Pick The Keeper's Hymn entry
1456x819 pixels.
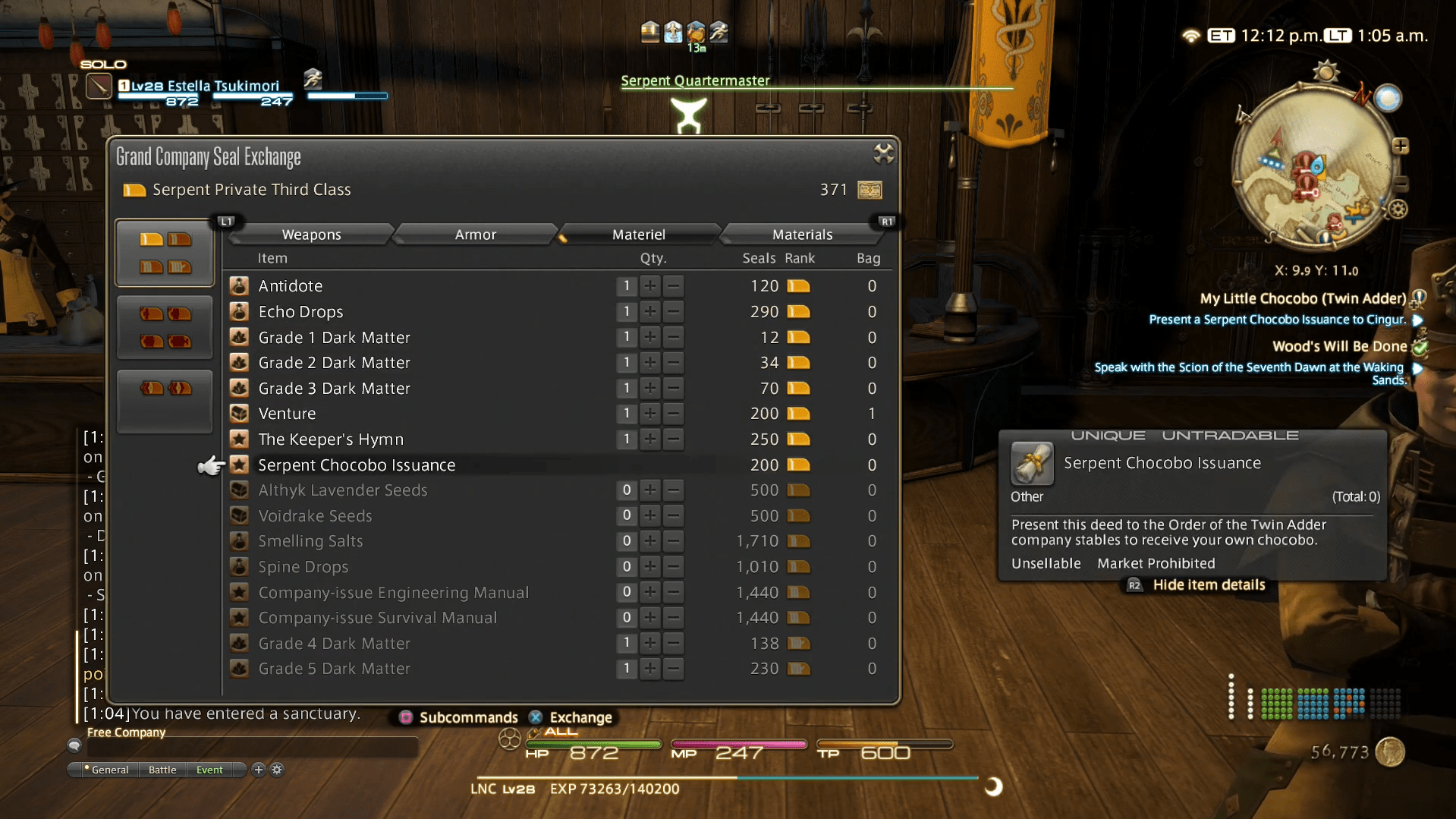331,439
